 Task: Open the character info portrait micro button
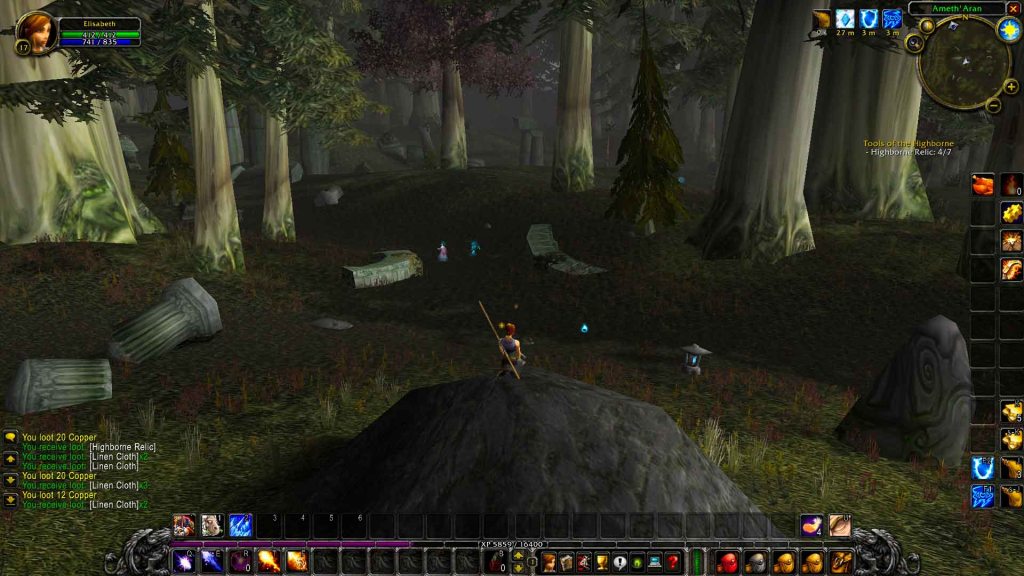pos(548,562)
